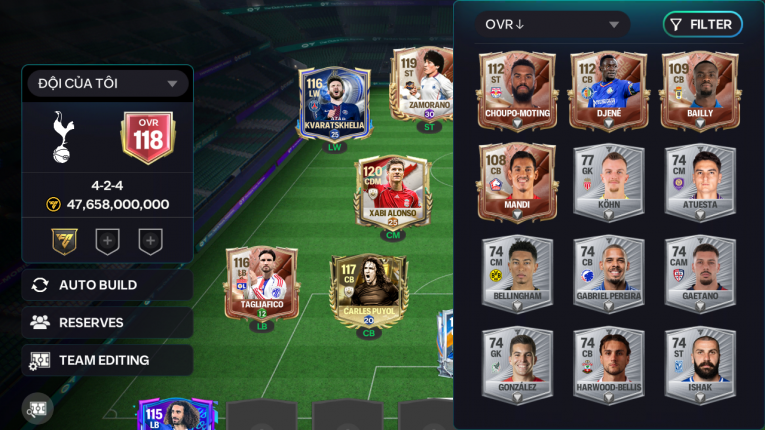Pick the Mandi player card
Image resolution: width=765 pixels, height=430 pixels.
[x=517, y=182]
